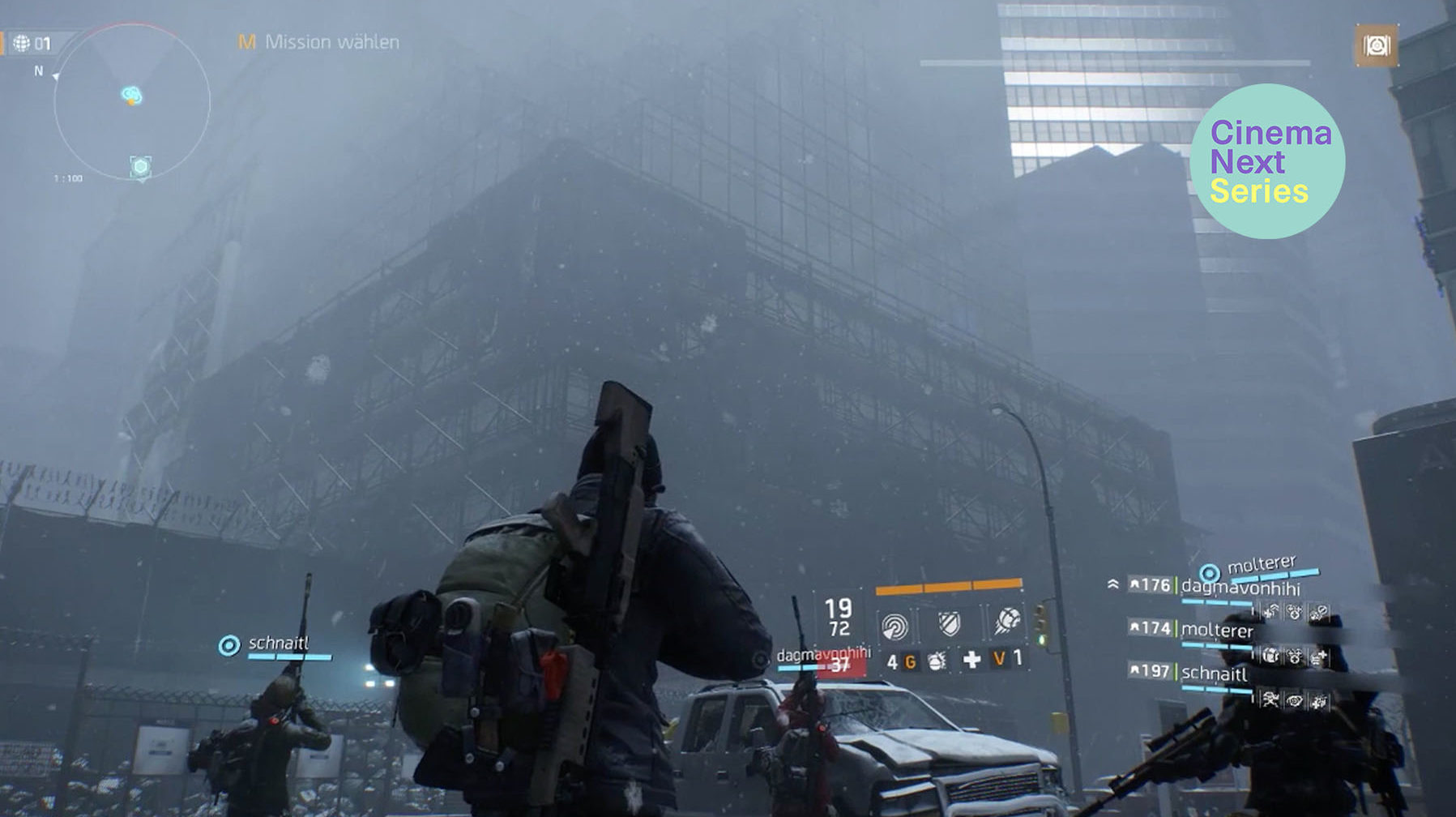The height and width of the screenshot is (817, 1456).
Task: Select schnaitl in the group list
Action: (1214, 673)
